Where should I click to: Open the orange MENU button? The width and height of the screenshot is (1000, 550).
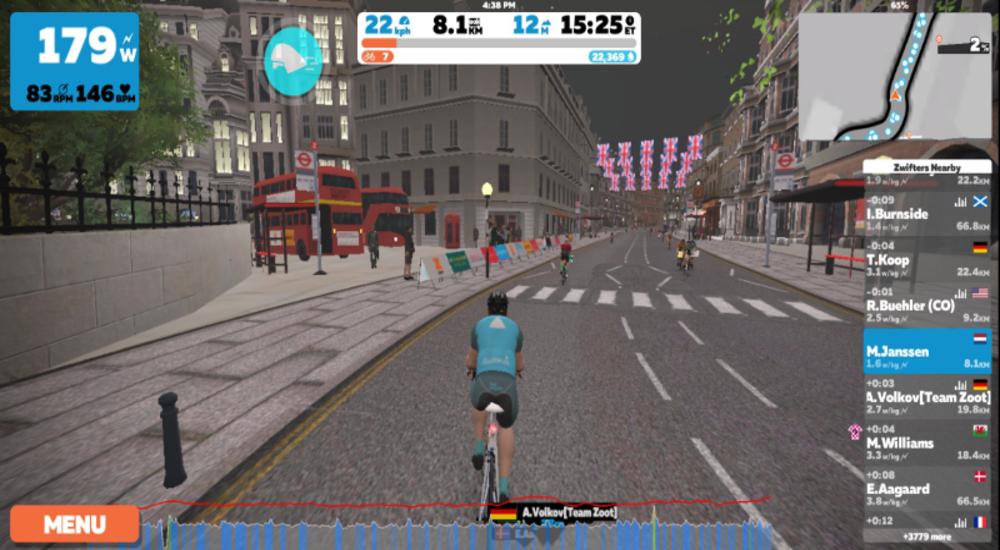(74, 524)
